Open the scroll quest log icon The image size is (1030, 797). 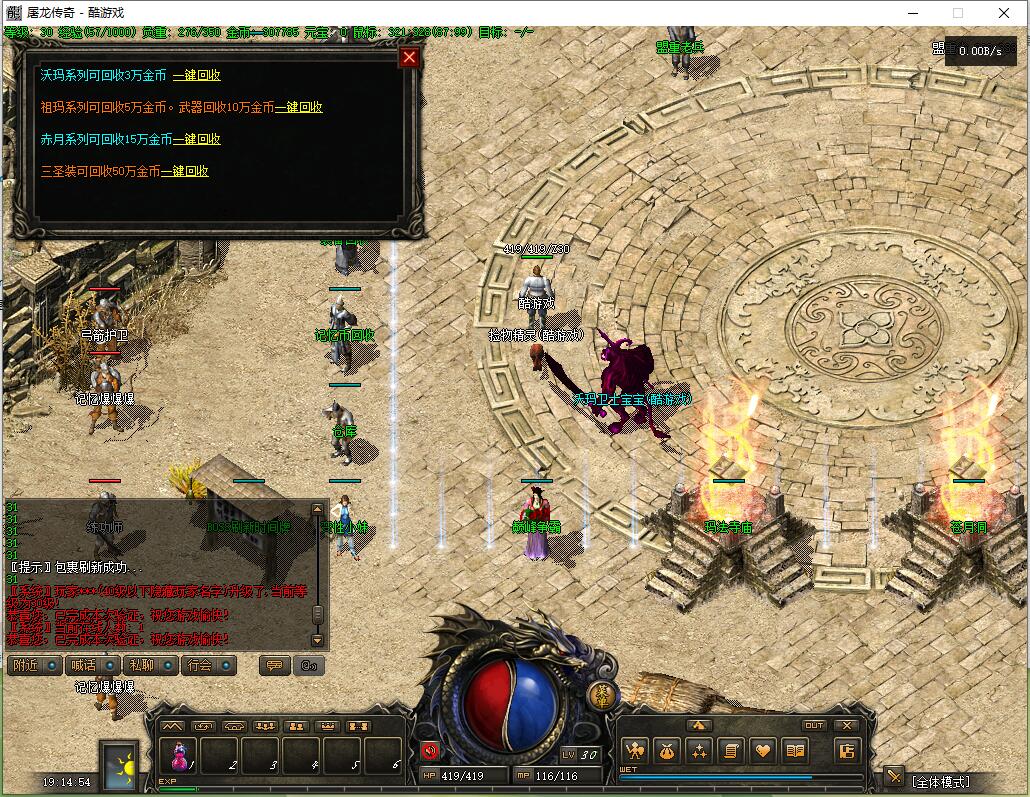[x=731, y=750]
